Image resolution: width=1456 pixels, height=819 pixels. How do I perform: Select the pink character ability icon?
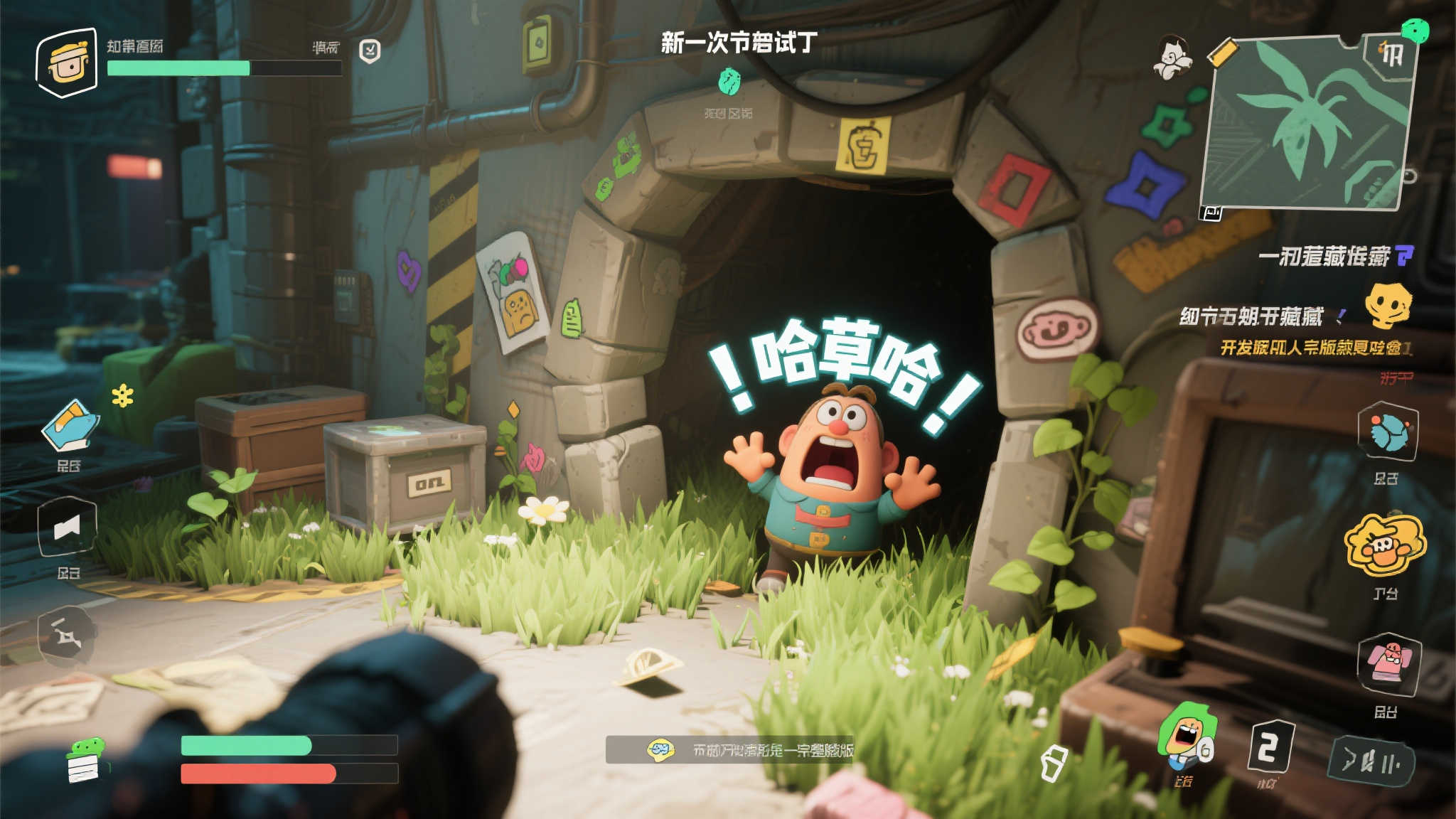pyautogui.click(x=1388, y=663)
